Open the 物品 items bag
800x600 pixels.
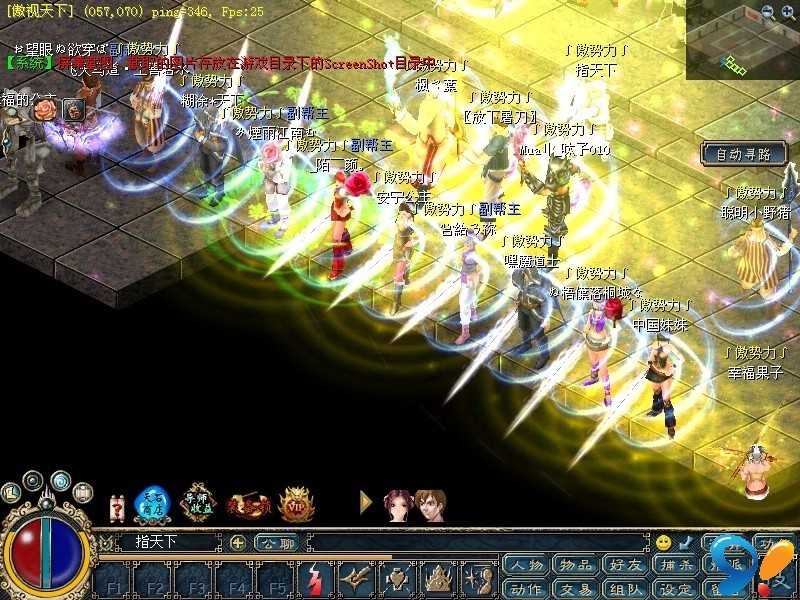coord(577,566)
